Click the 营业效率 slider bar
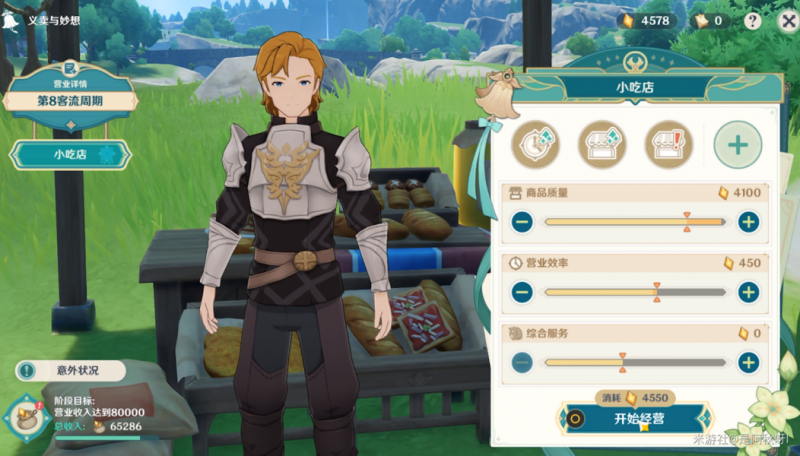The height and width of the screenshot is (456, 800). (635, 292)
